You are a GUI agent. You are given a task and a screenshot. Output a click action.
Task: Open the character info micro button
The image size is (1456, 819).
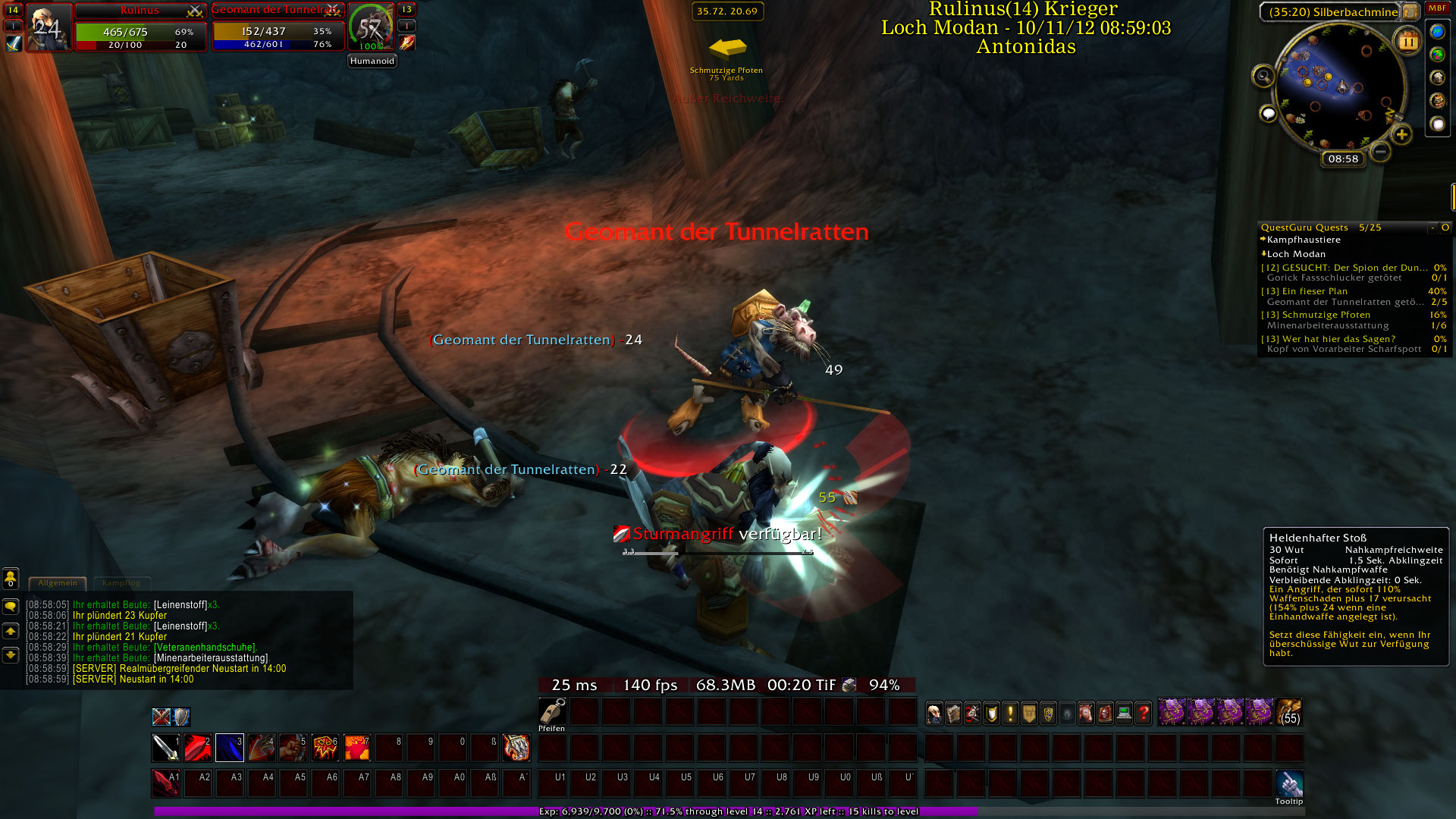(x=934, y=713)
